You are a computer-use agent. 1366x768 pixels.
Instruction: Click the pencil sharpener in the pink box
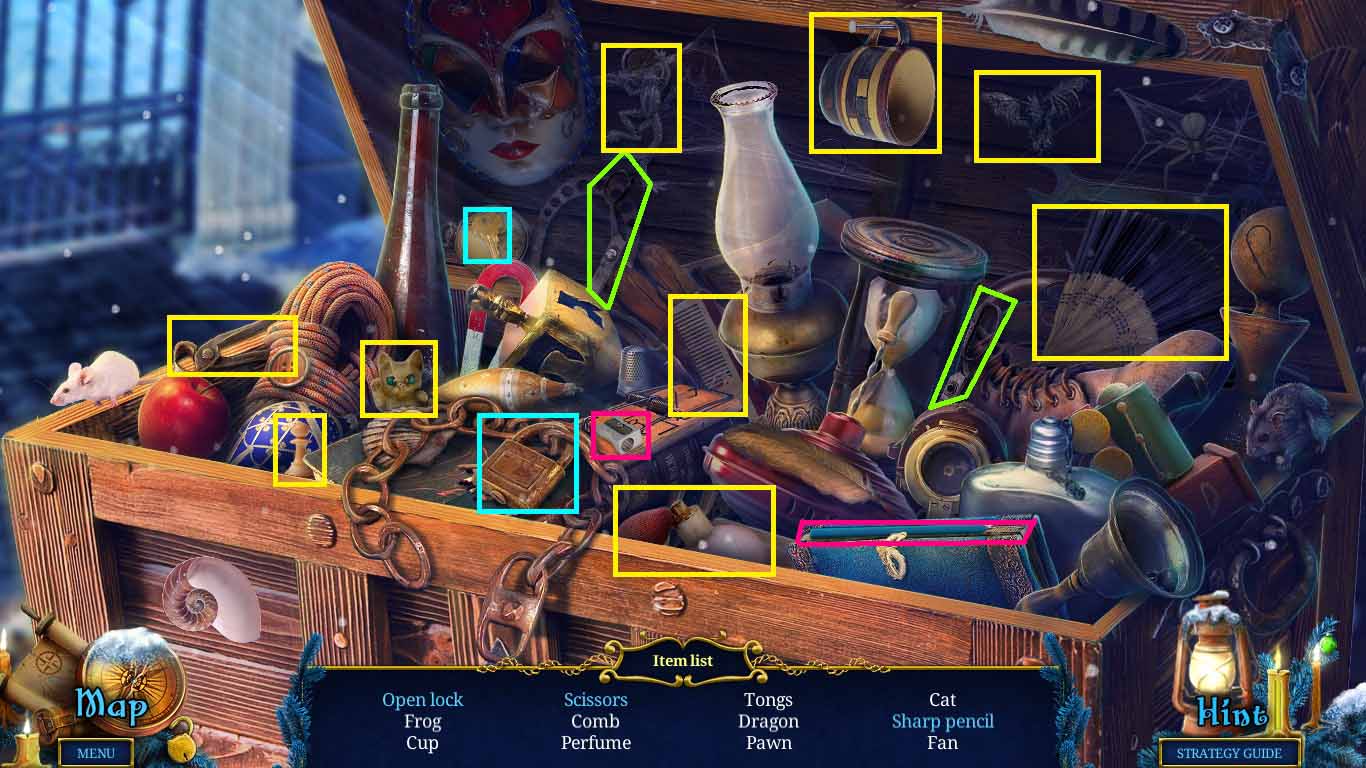pyautogui.click(x=621, y=434)
